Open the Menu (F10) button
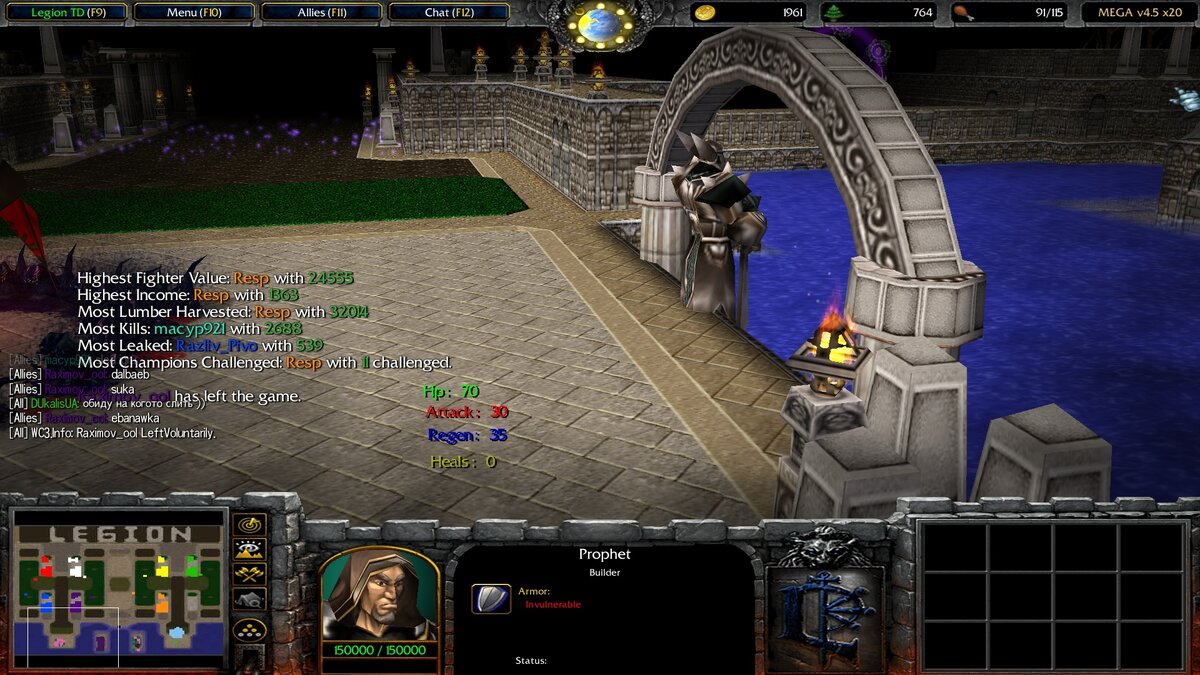Screen dimensions: 1200x675 [x=194, y=13]
